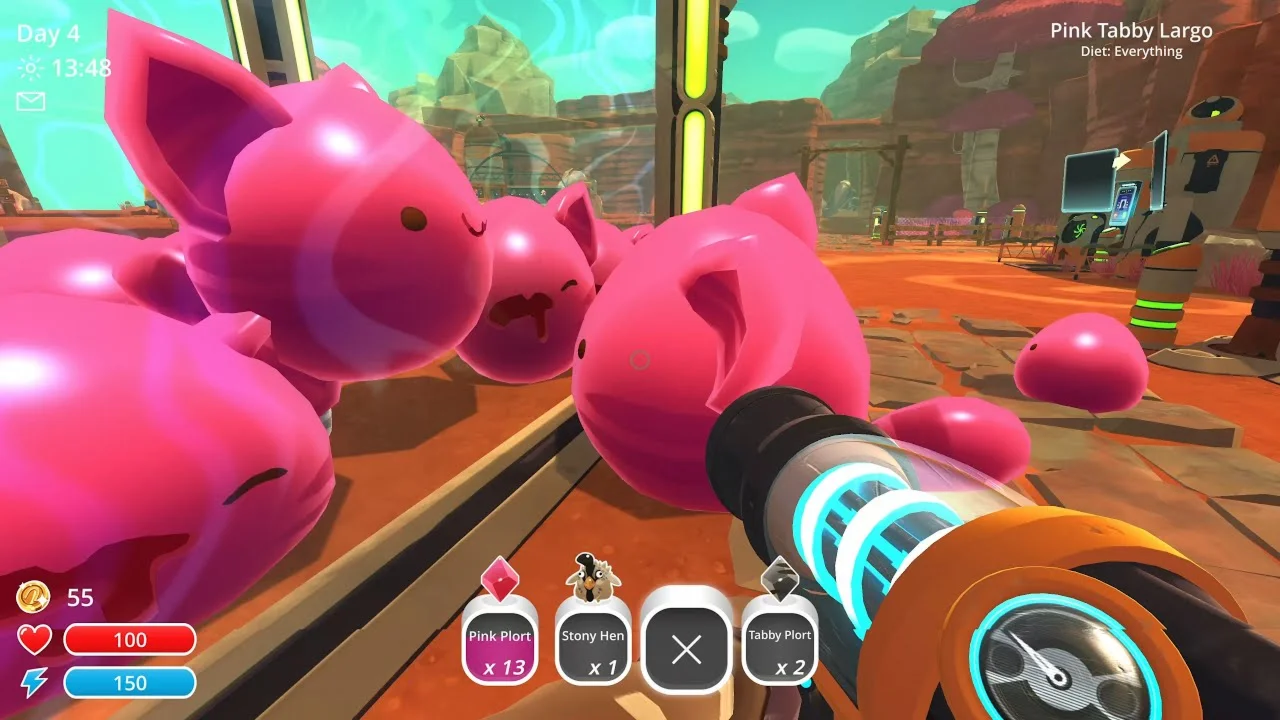Screen dimensions: 1280x720
Task: Select the Tabby Plort x2 inventory slot
Action: point(780,644)
